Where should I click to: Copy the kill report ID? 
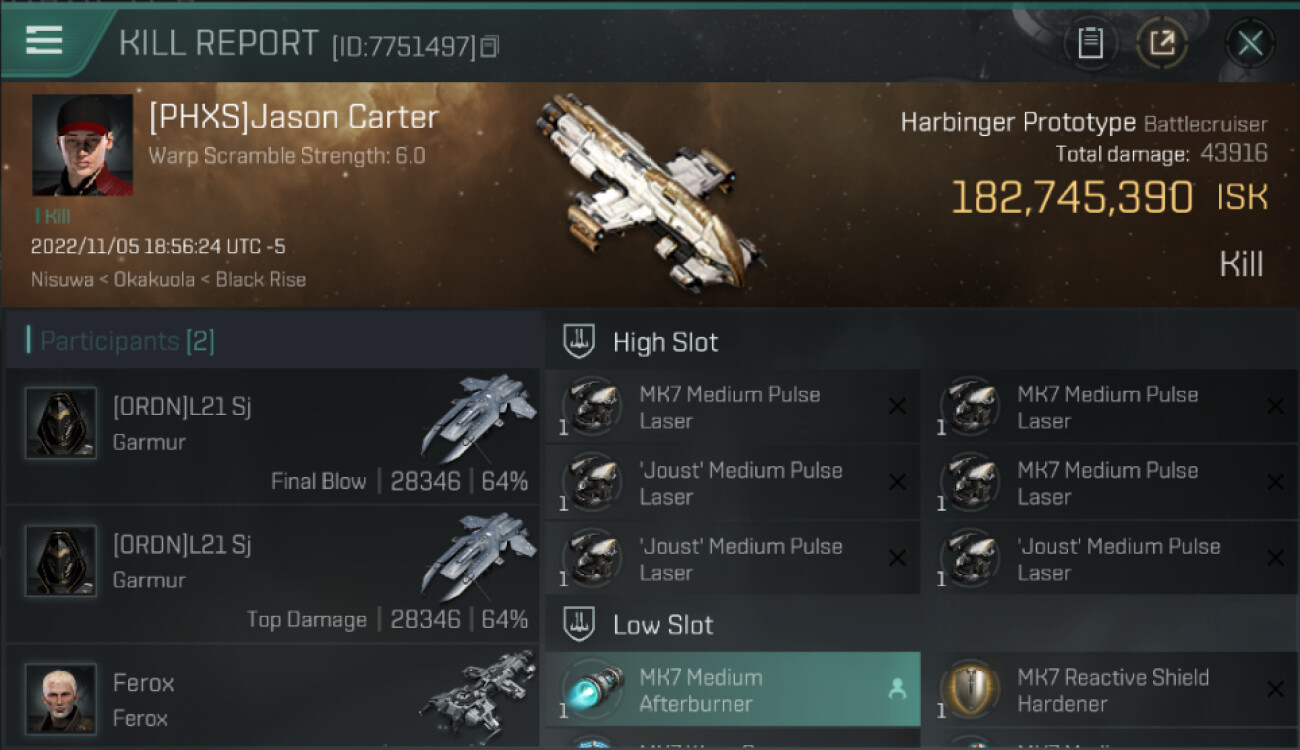click(x=489, y=46)
